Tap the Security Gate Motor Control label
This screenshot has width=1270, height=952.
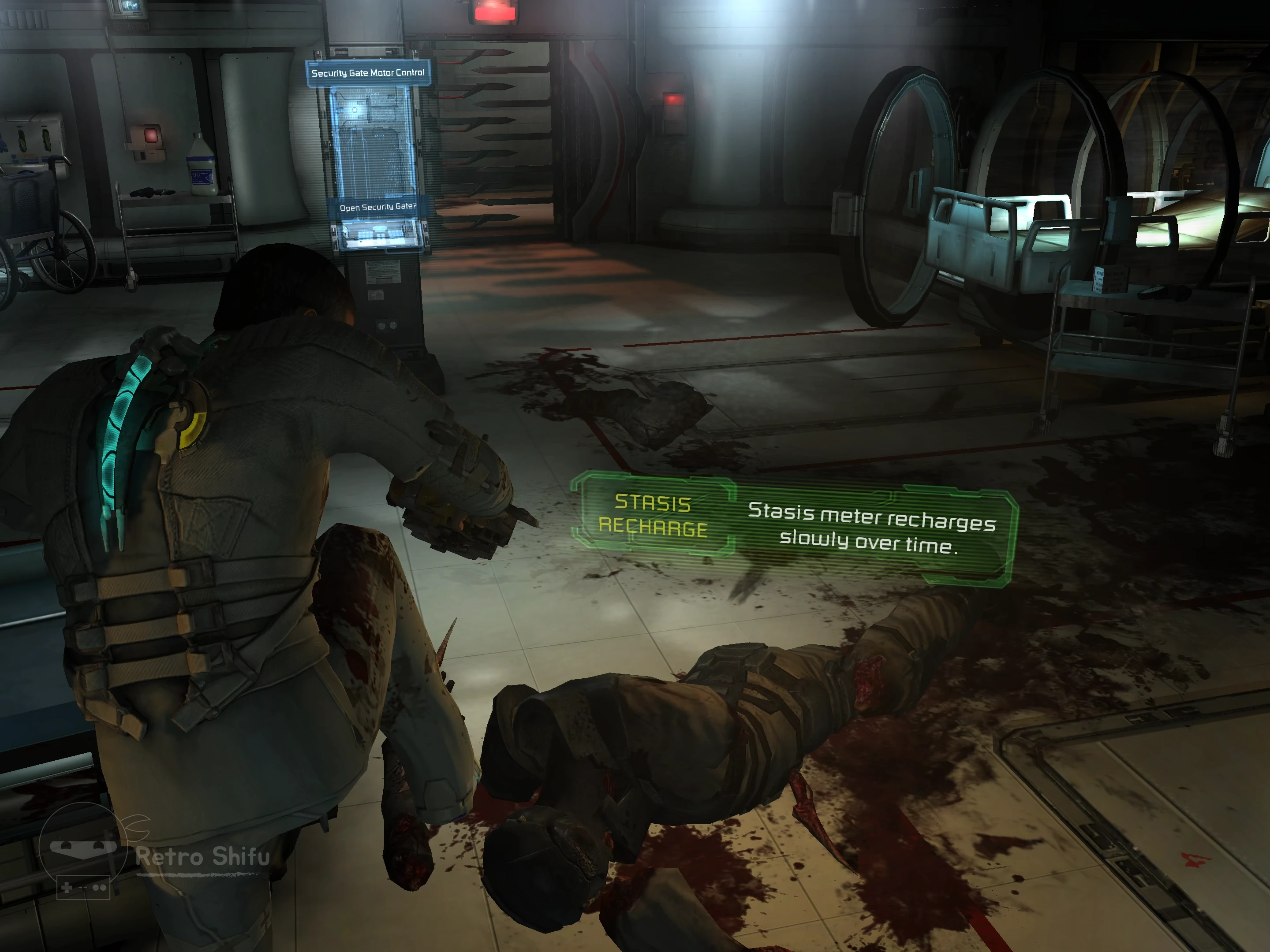(367, 73)
